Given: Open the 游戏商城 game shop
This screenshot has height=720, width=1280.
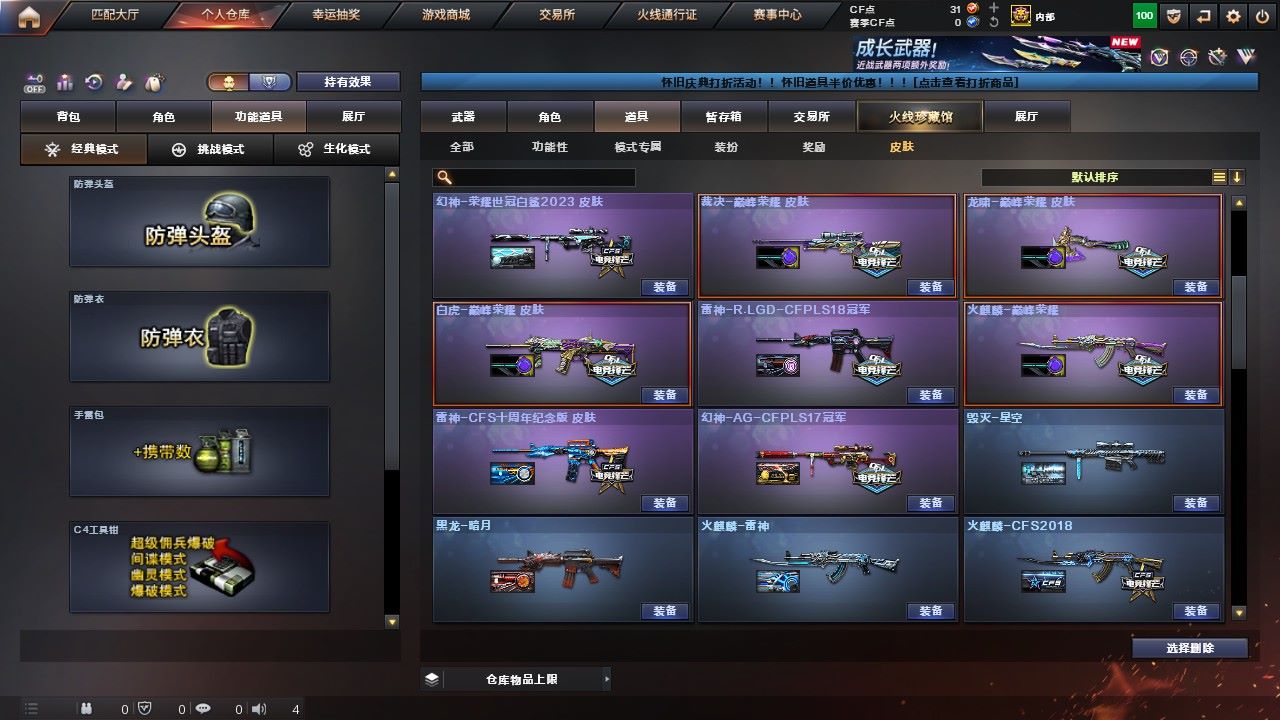Looking at the screenshot, I should click(x=445, y=15).
